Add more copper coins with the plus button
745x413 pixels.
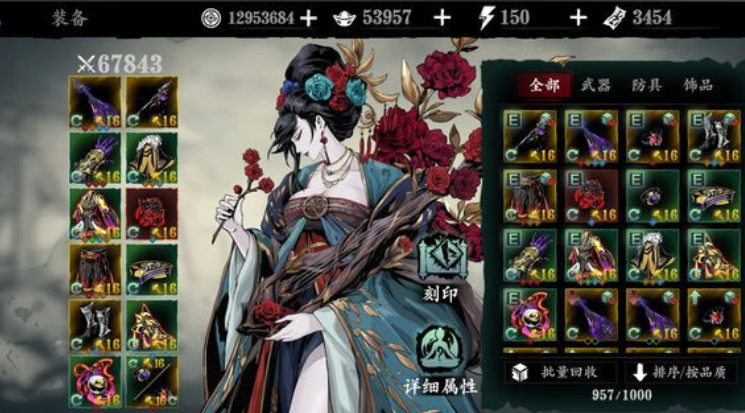(309, 17)
